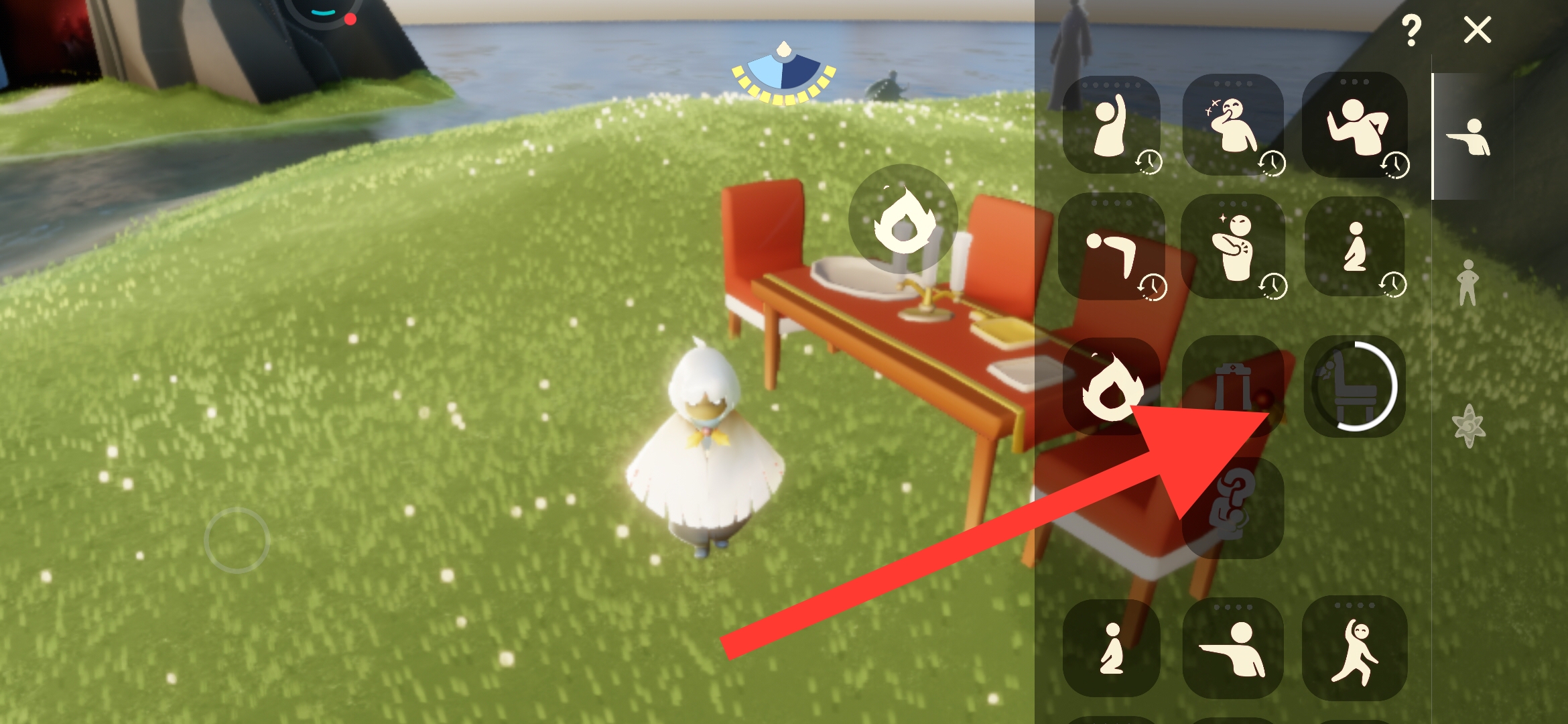
Task: Tap the round flame button above the table
Action: [x=903, y=219]
